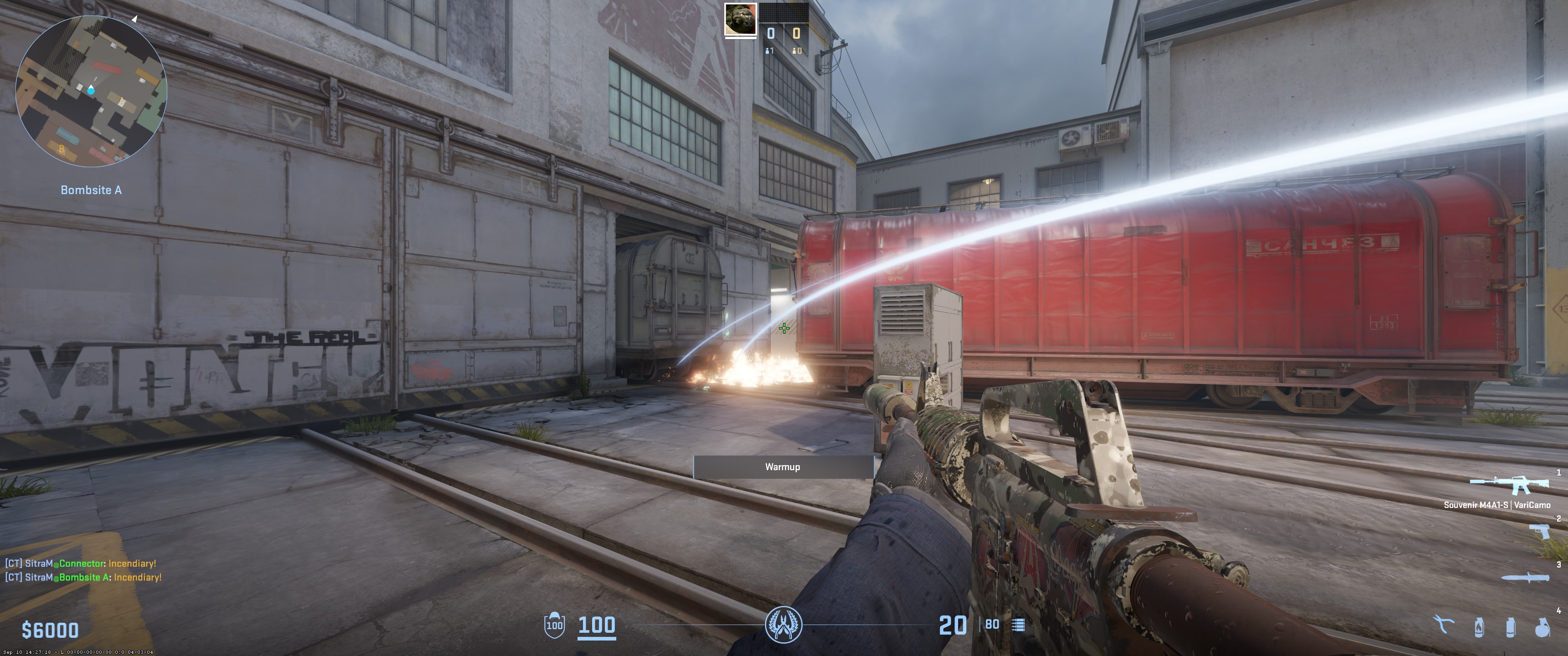
Task: Click the defuse kit pliers icon
Action: [1443, 625]
